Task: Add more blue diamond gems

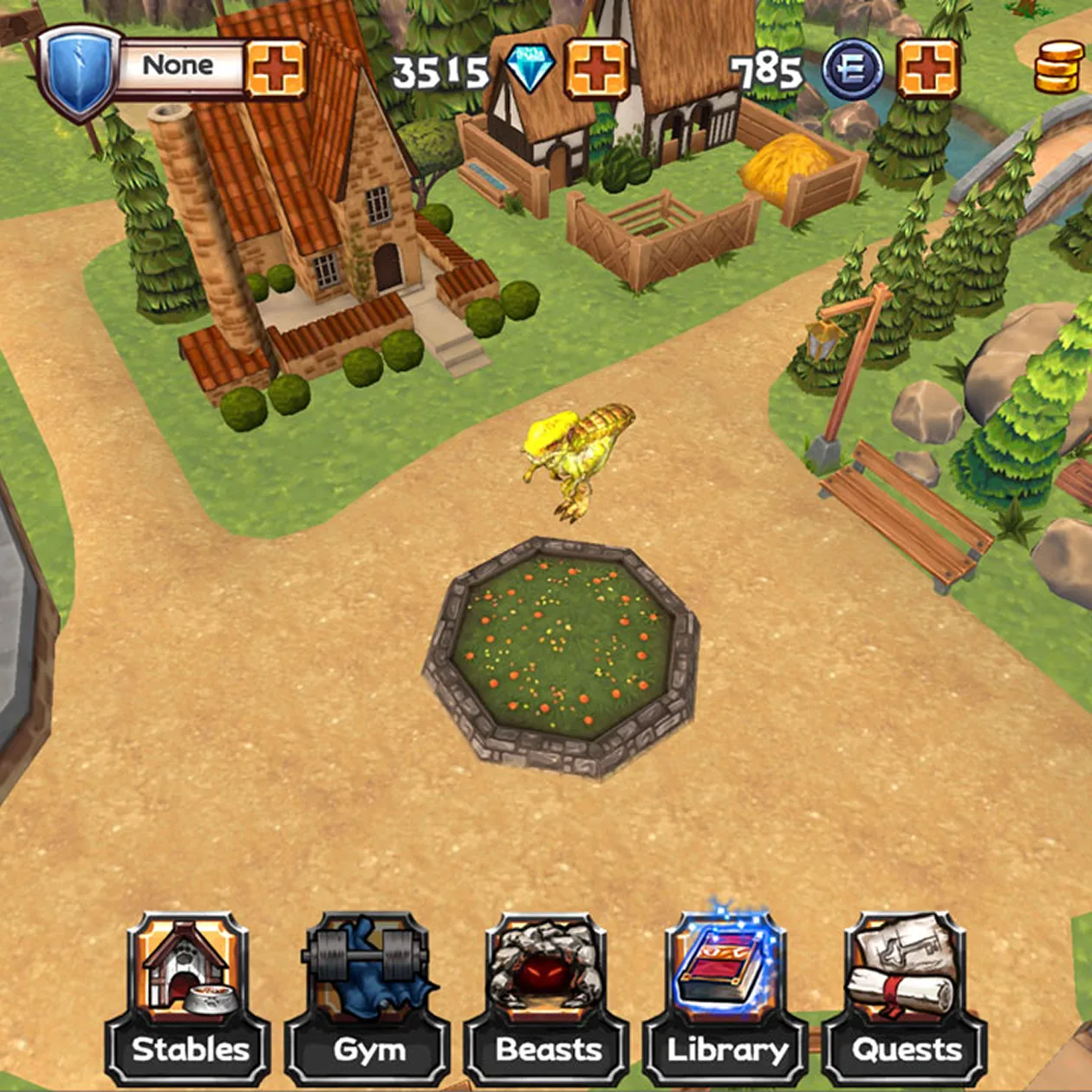Action: [596, 68]
